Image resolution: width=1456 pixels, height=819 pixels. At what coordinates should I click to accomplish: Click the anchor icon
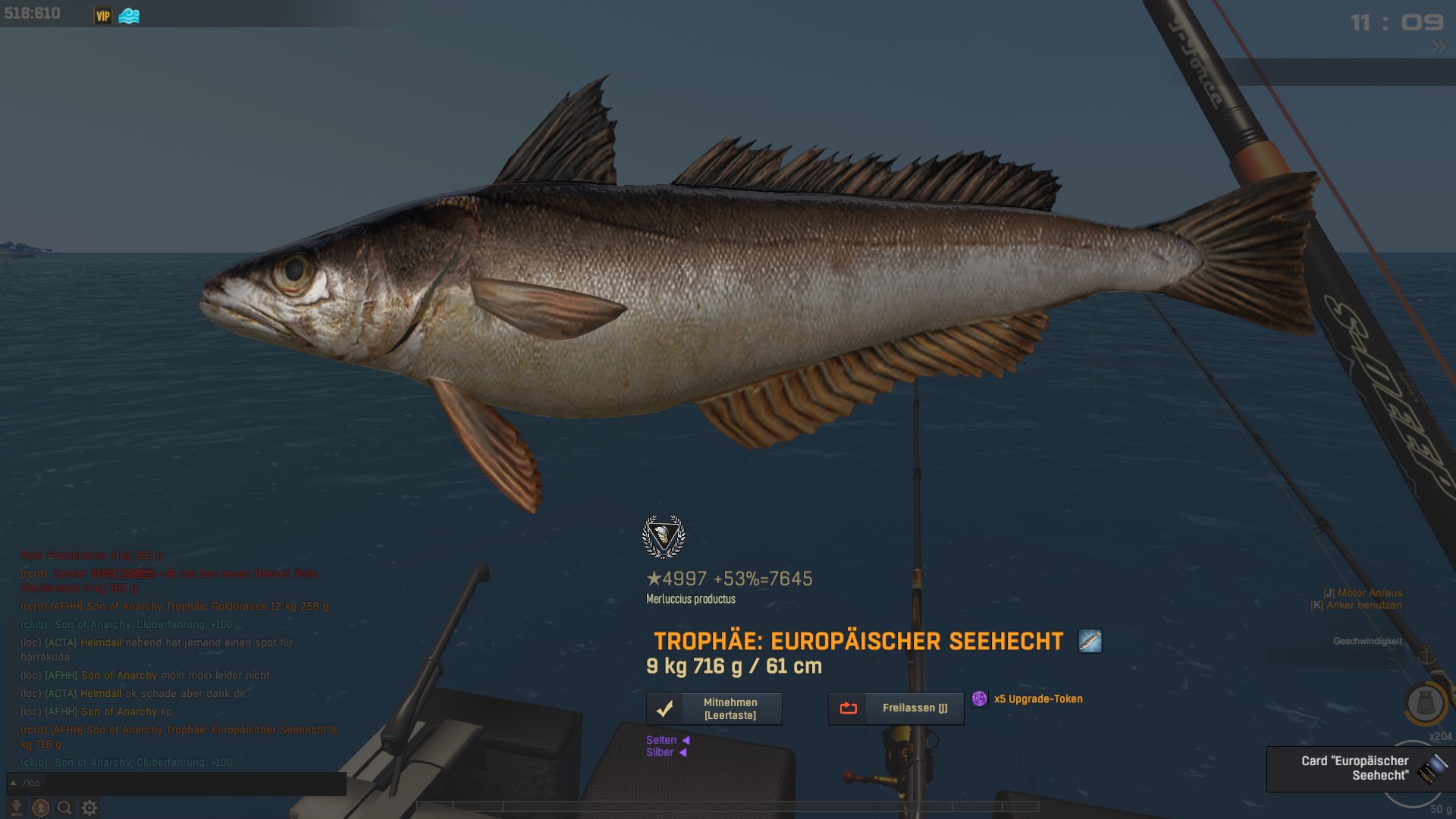click(1426, 655)
